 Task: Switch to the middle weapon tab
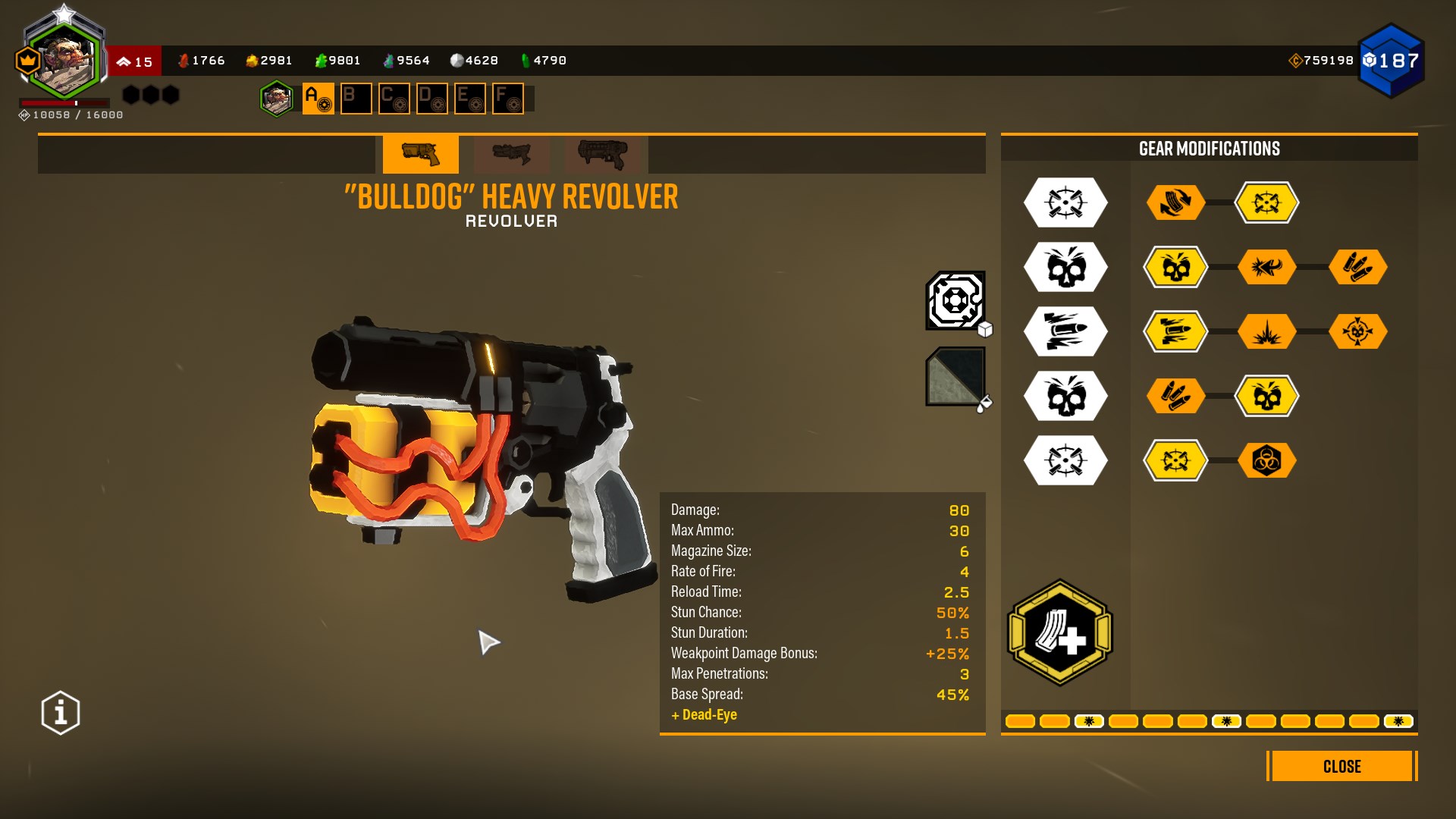pos(512,154)
